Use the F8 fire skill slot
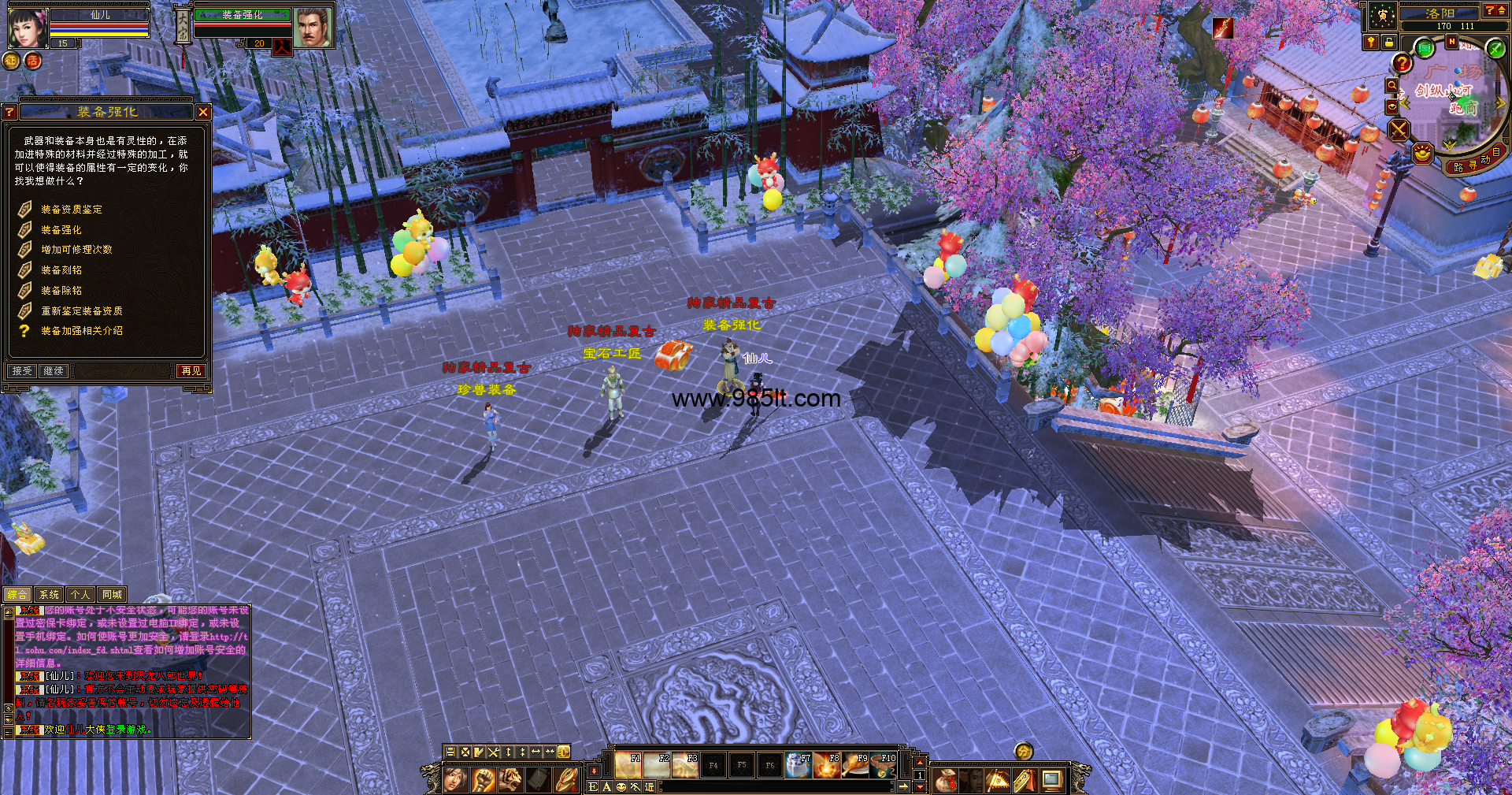 pyautogui.click(x=827, y=765)
